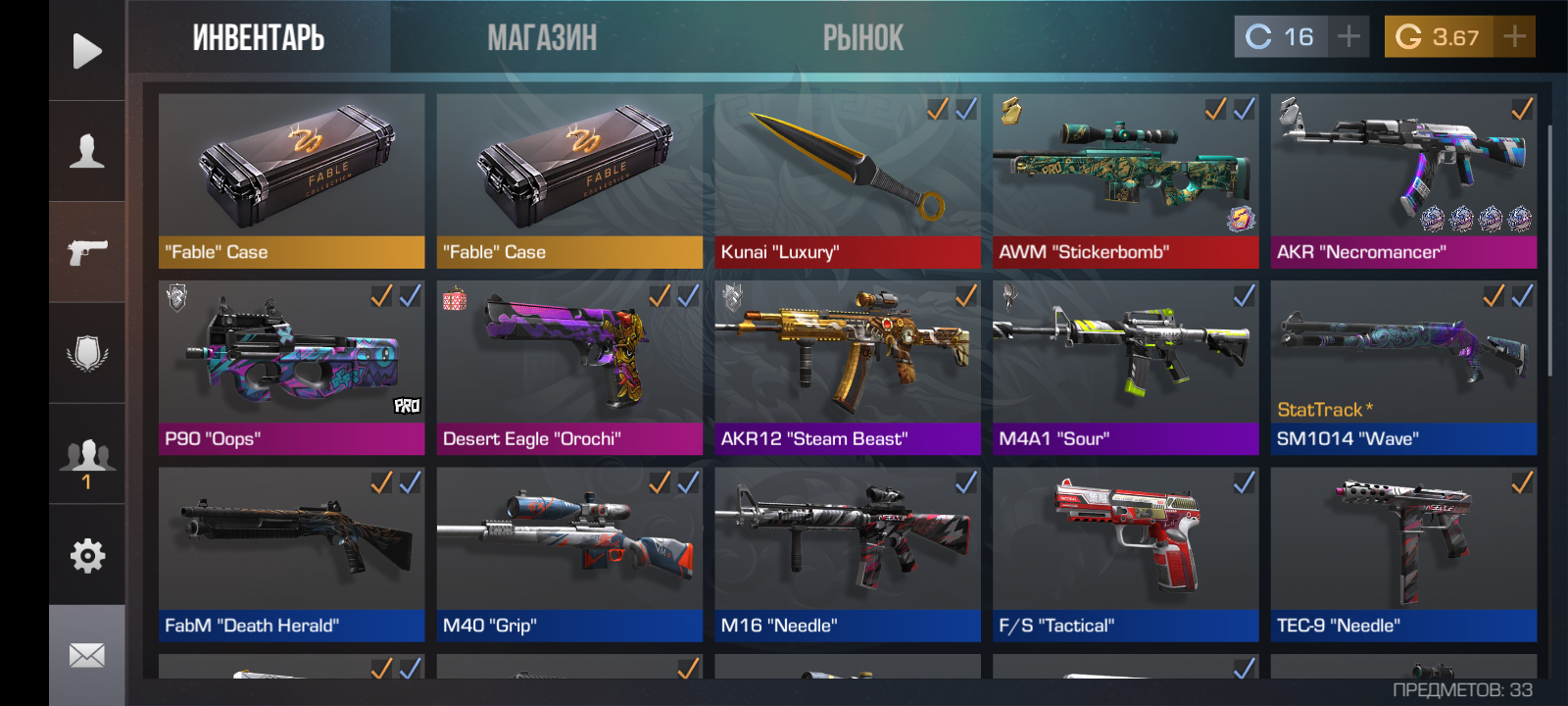The image size is (1568, 706).
Task: Tap the play arrow in the sidebar
Action: [87, 51]
